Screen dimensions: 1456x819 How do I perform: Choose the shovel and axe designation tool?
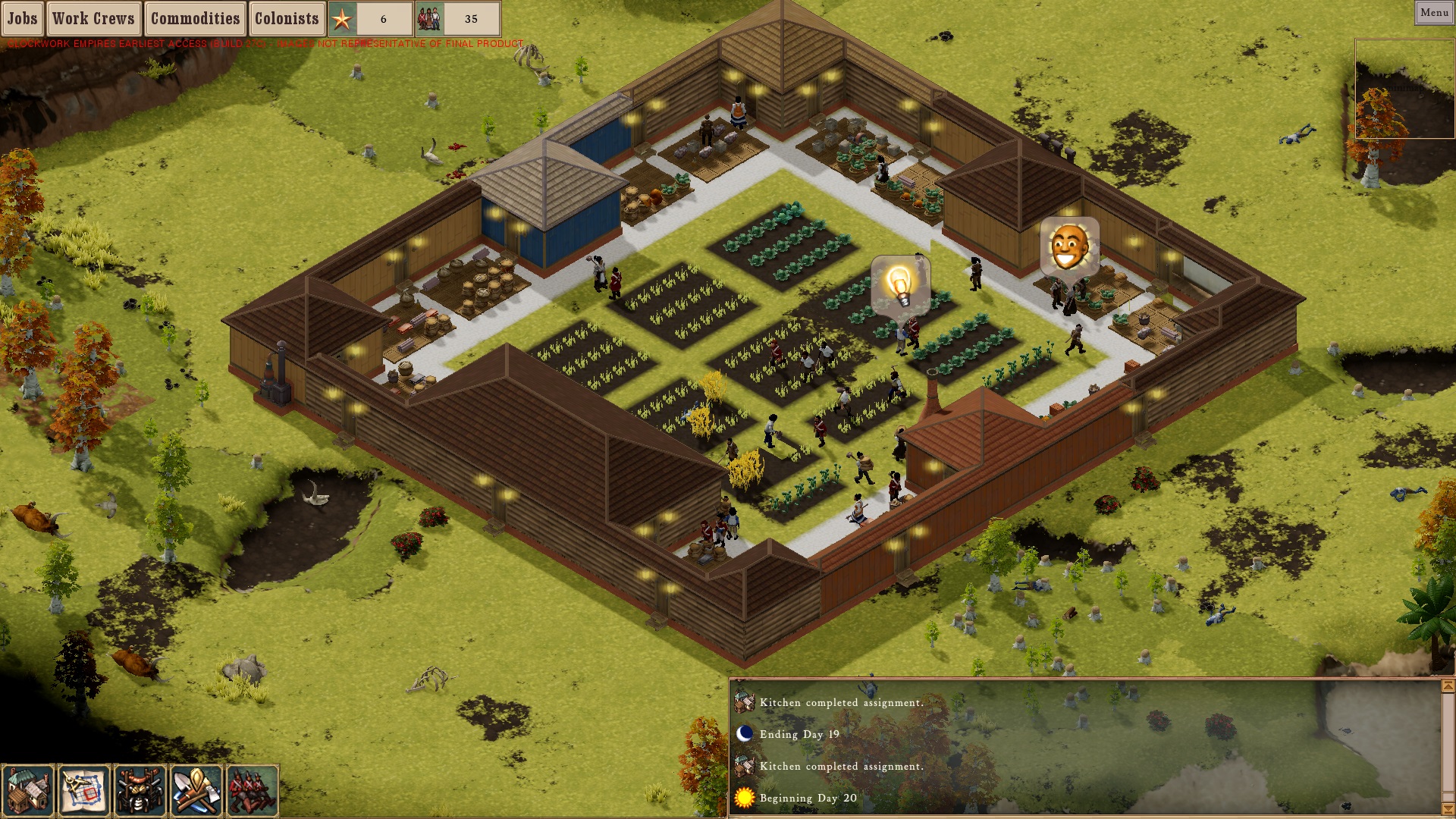196,790
